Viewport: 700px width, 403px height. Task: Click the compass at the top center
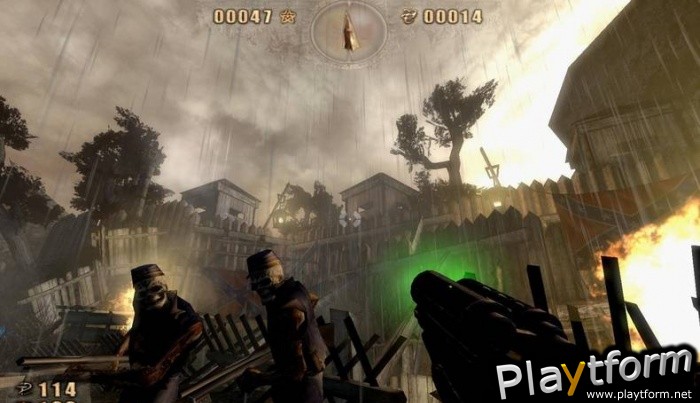click(x=350, y=30)
